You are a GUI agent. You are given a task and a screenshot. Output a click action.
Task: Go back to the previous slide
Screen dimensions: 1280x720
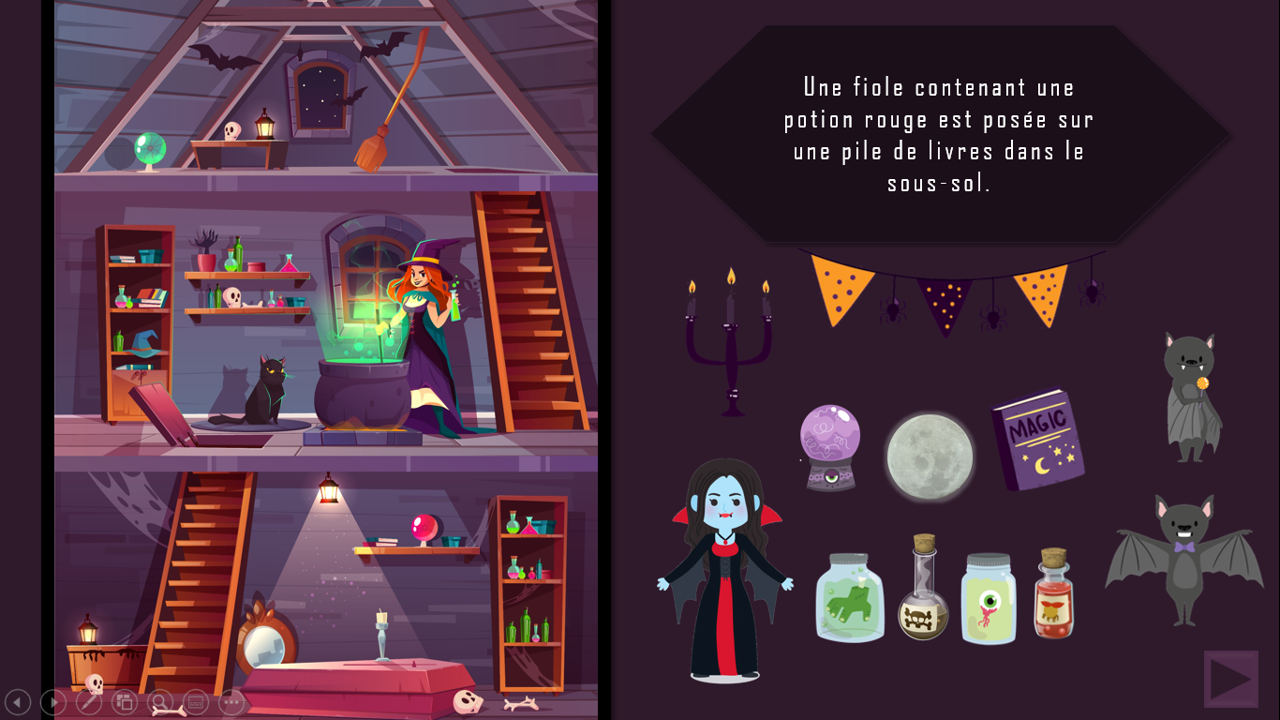pos(17,702)
